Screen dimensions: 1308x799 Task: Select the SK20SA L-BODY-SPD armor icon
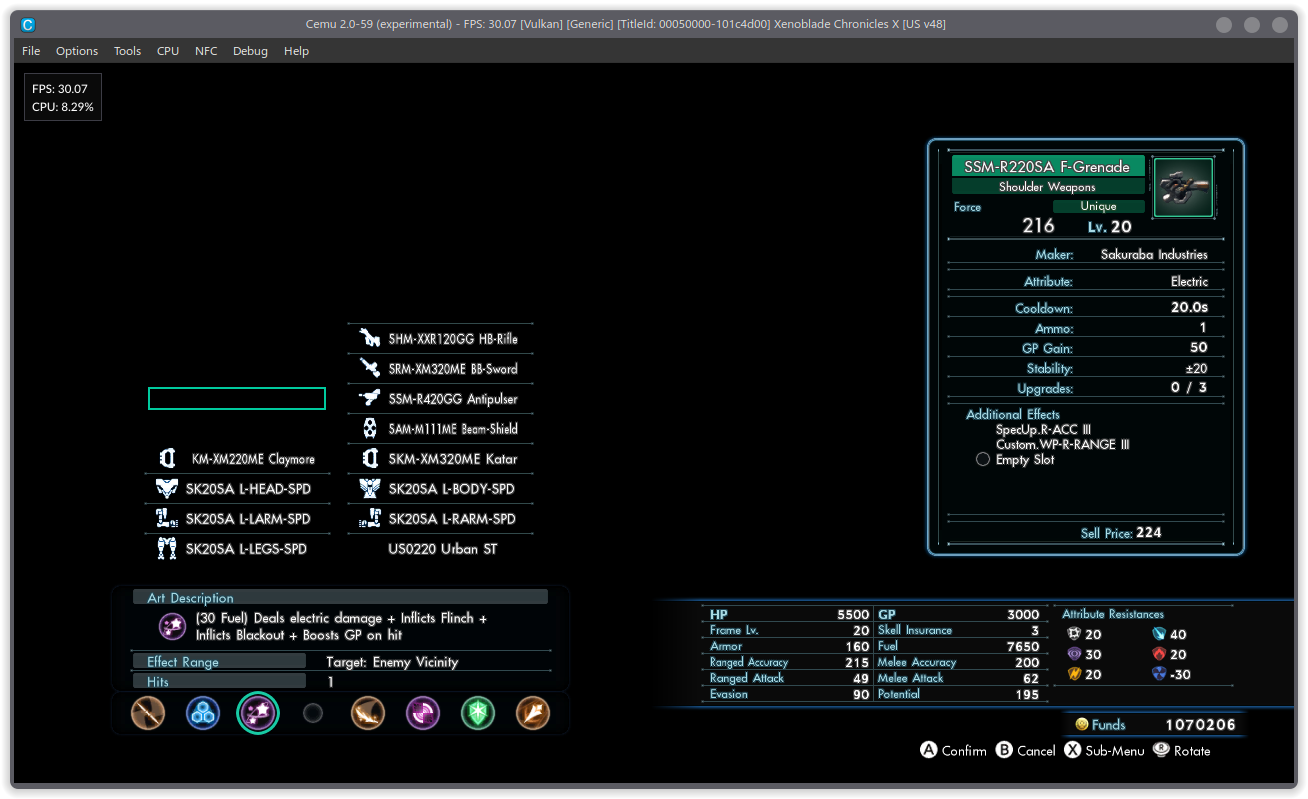coord(369,488)
